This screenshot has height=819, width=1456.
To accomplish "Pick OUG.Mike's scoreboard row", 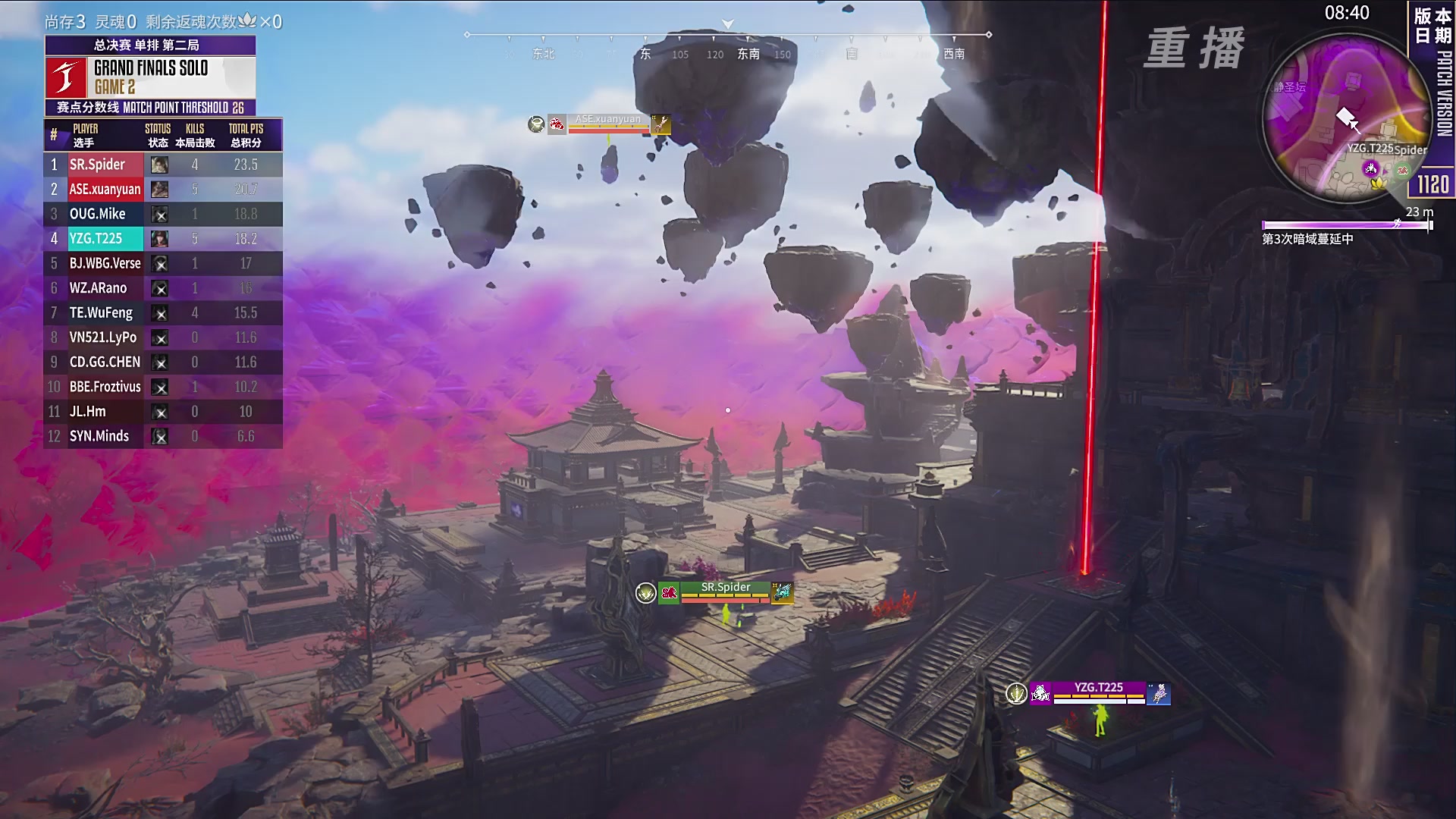I will pyautogui.click(x=163, y=214).
